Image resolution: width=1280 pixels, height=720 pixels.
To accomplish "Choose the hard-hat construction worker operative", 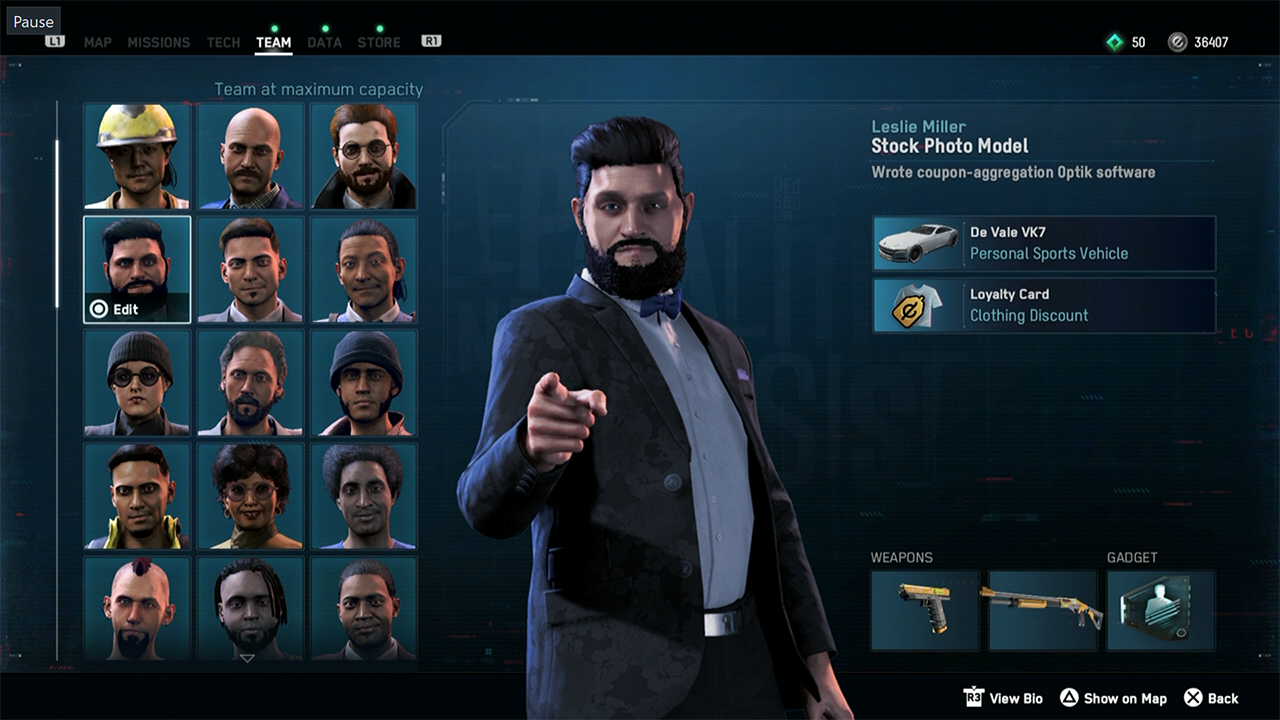I will [x=137, y=156].
